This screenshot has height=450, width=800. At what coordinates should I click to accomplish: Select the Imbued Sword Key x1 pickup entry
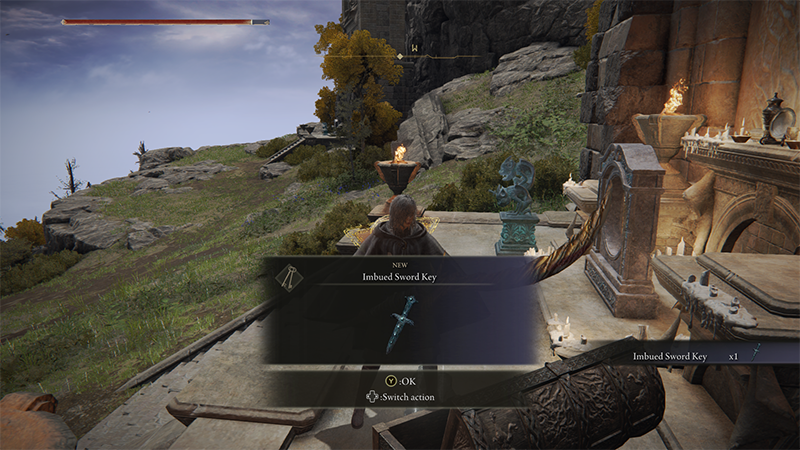pos(696,355)
